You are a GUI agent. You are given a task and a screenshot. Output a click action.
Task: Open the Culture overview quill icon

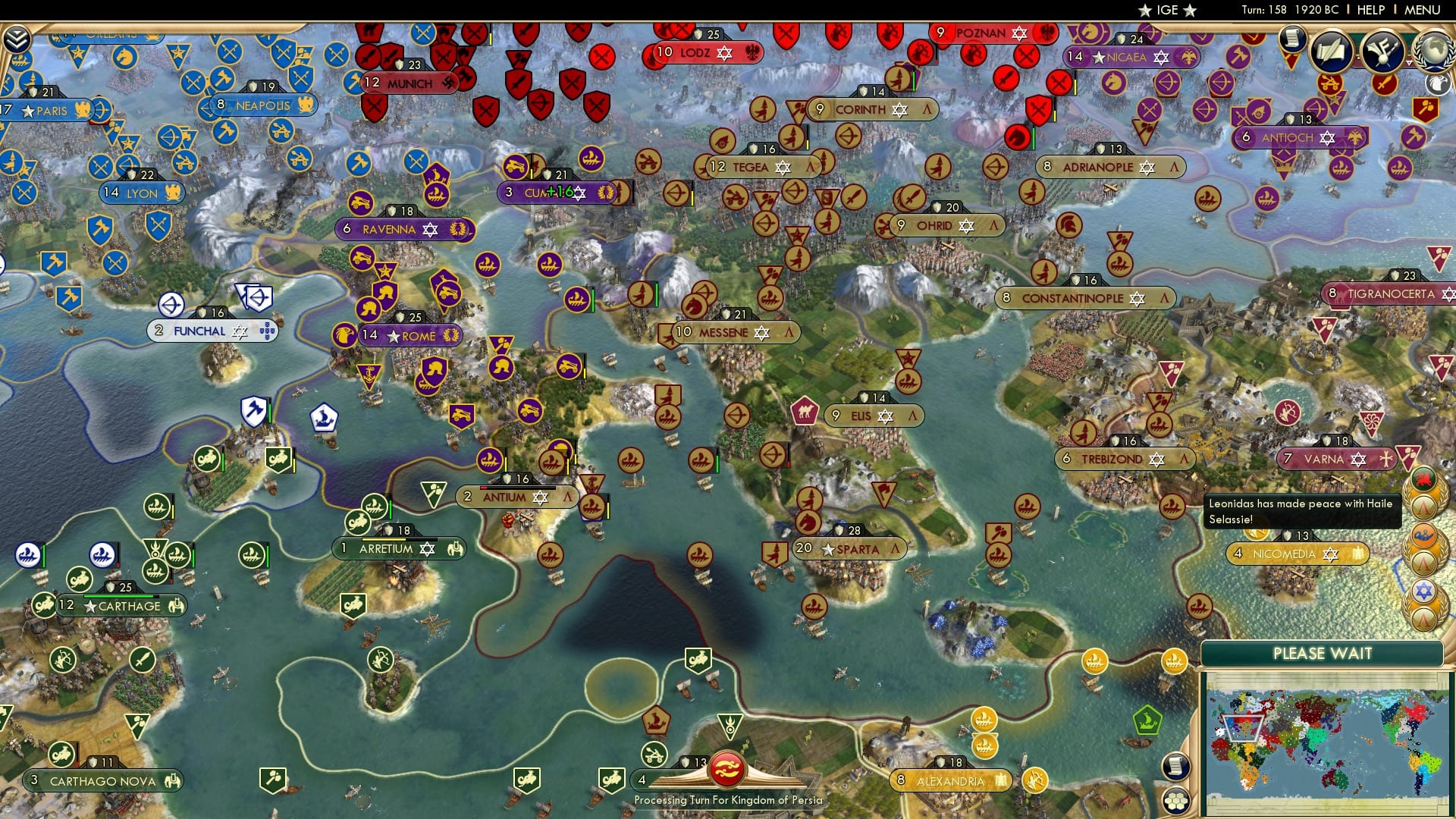tap(1330, 51)
